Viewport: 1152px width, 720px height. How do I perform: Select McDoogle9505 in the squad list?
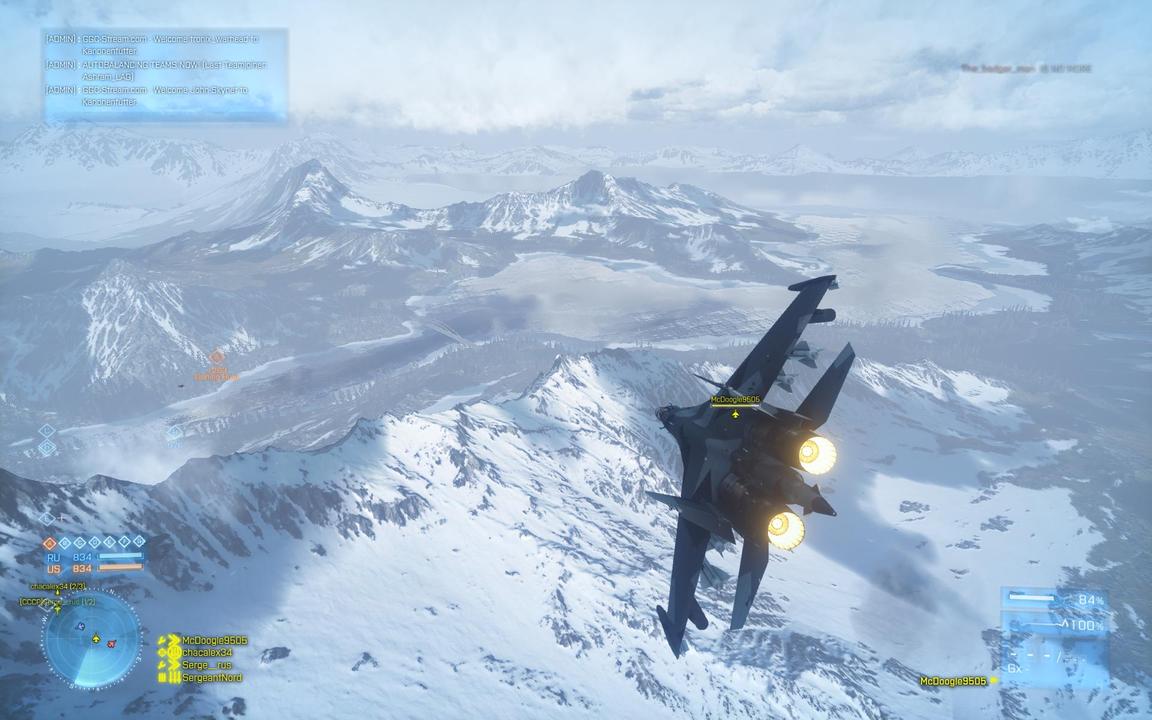pos(207,640)
